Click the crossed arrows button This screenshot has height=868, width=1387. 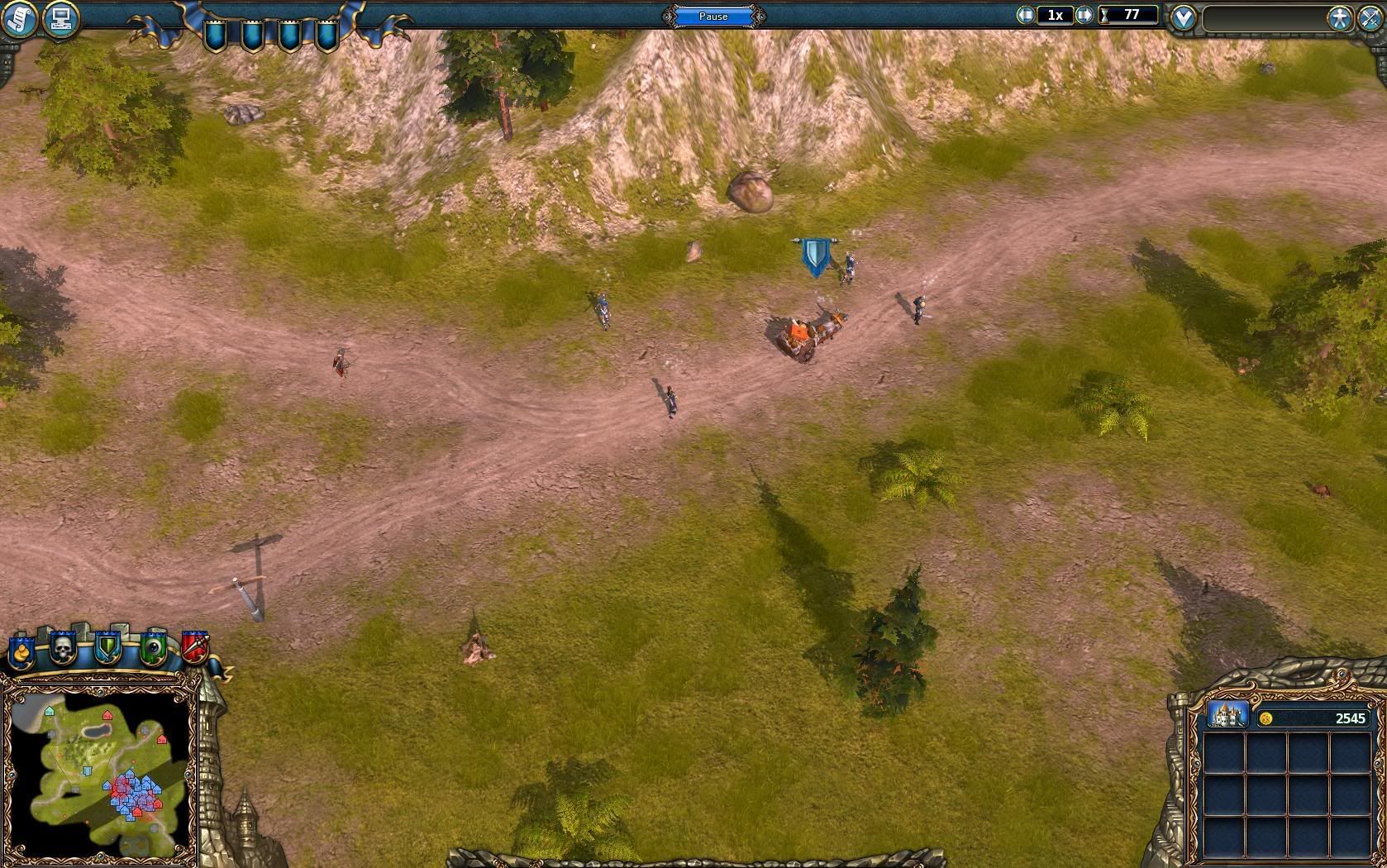tap(1370, 18)
